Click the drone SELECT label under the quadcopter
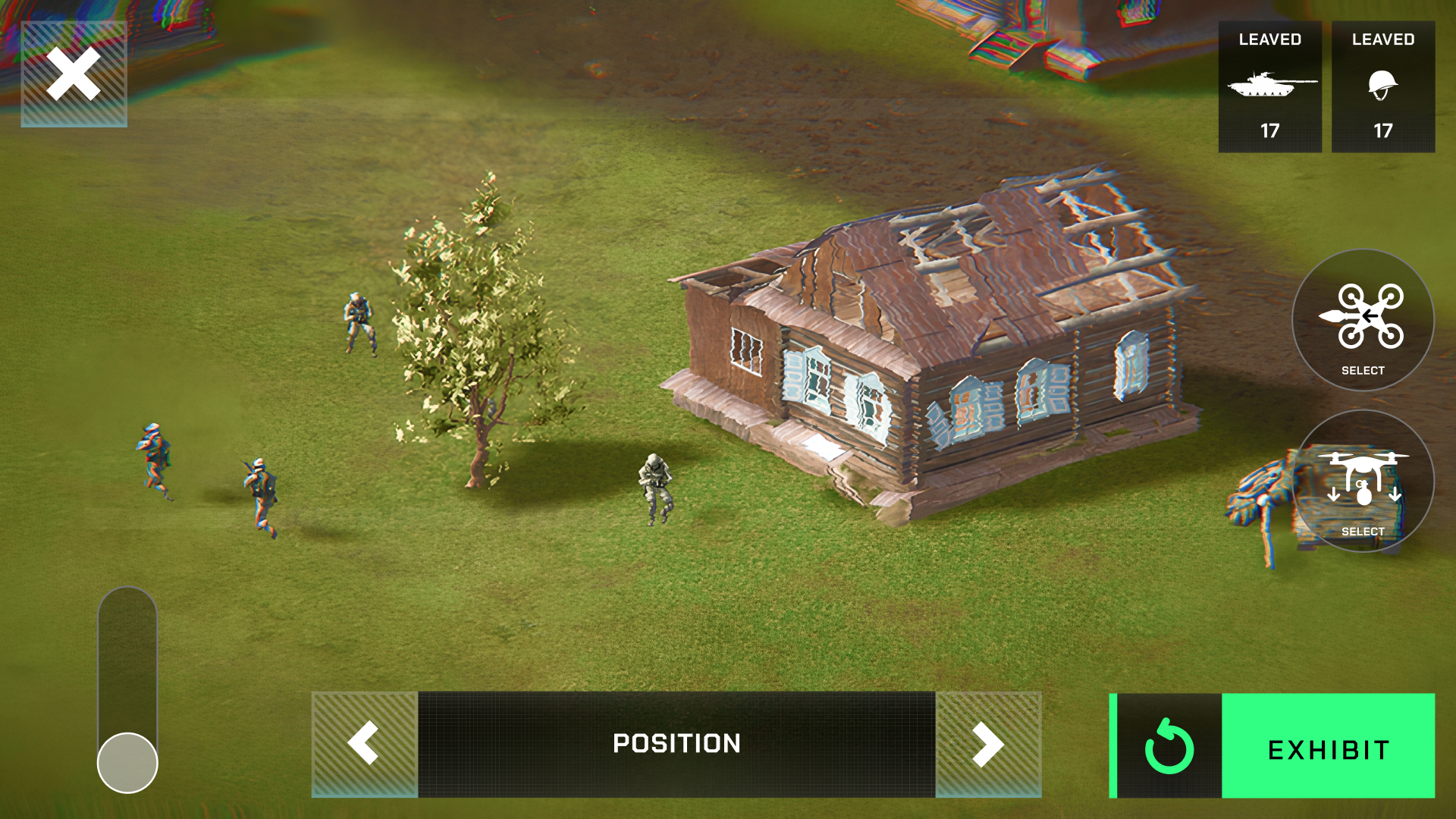This screenshot has width=1456, height=819. click(1363, 371)
